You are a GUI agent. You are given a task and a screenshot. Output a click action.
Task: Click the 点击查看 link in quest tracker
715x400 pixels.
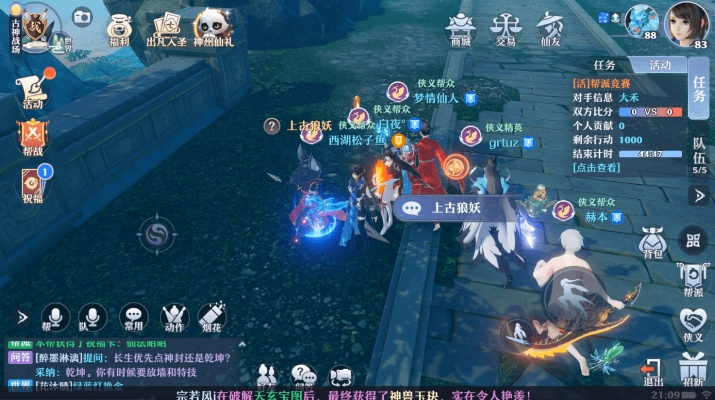[596, 168]
